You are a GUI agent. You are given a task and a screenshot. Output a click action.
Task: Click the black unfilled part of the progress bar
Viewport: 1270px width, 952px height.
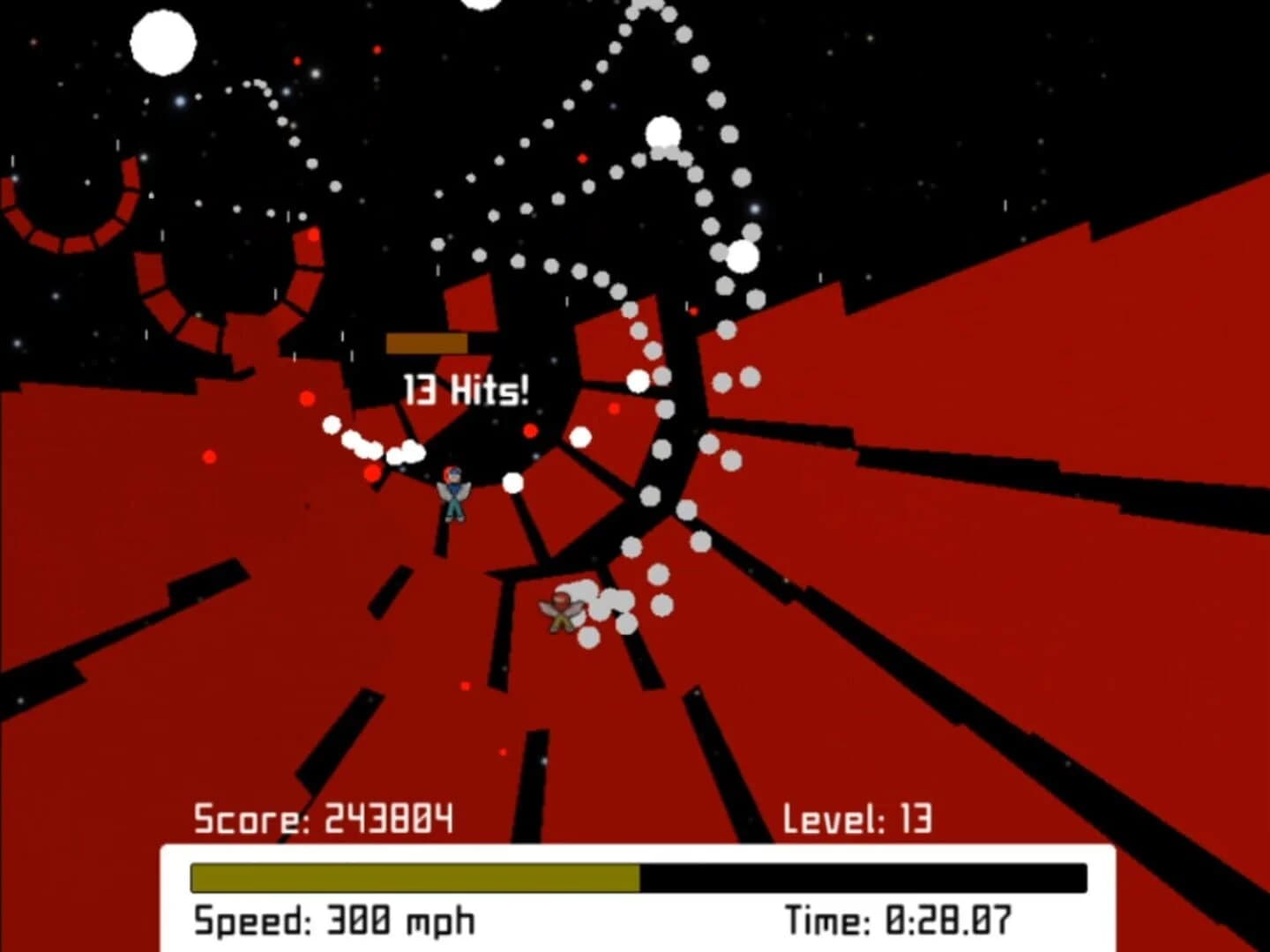[864, 878]
